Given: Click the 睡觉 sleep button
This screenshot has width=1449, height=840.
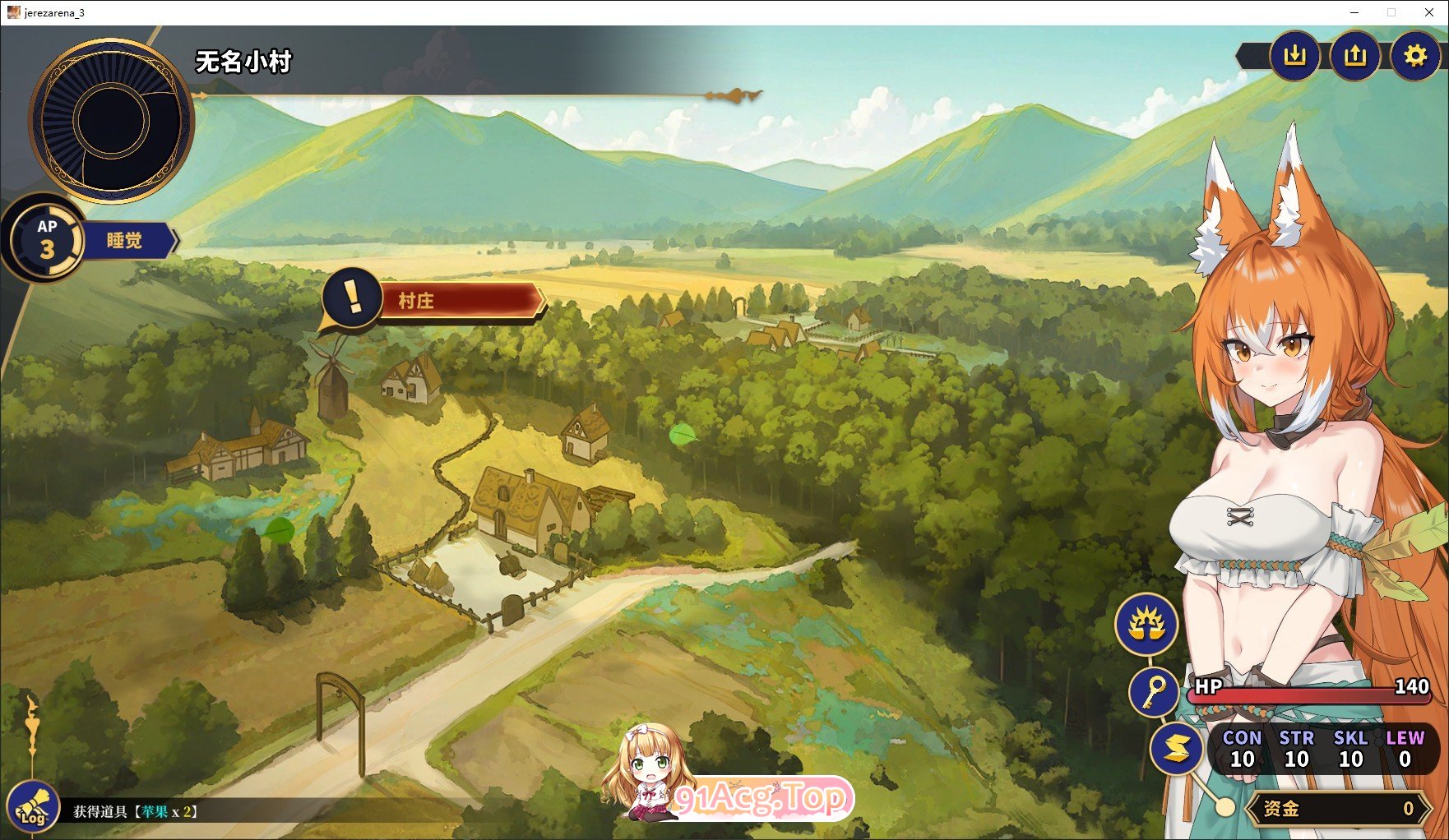Looking at the screenshot, I should point(125,241).
